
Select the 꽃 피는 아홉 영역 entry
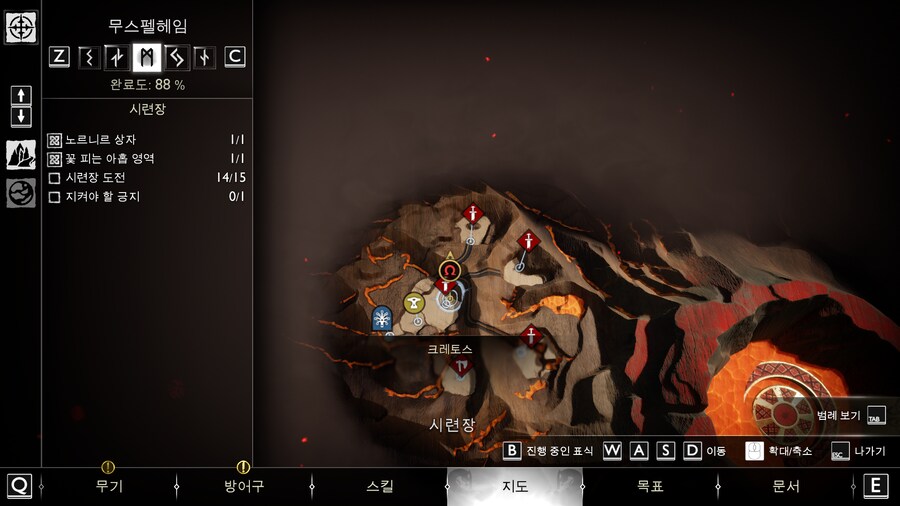click(x=110, y=159)
